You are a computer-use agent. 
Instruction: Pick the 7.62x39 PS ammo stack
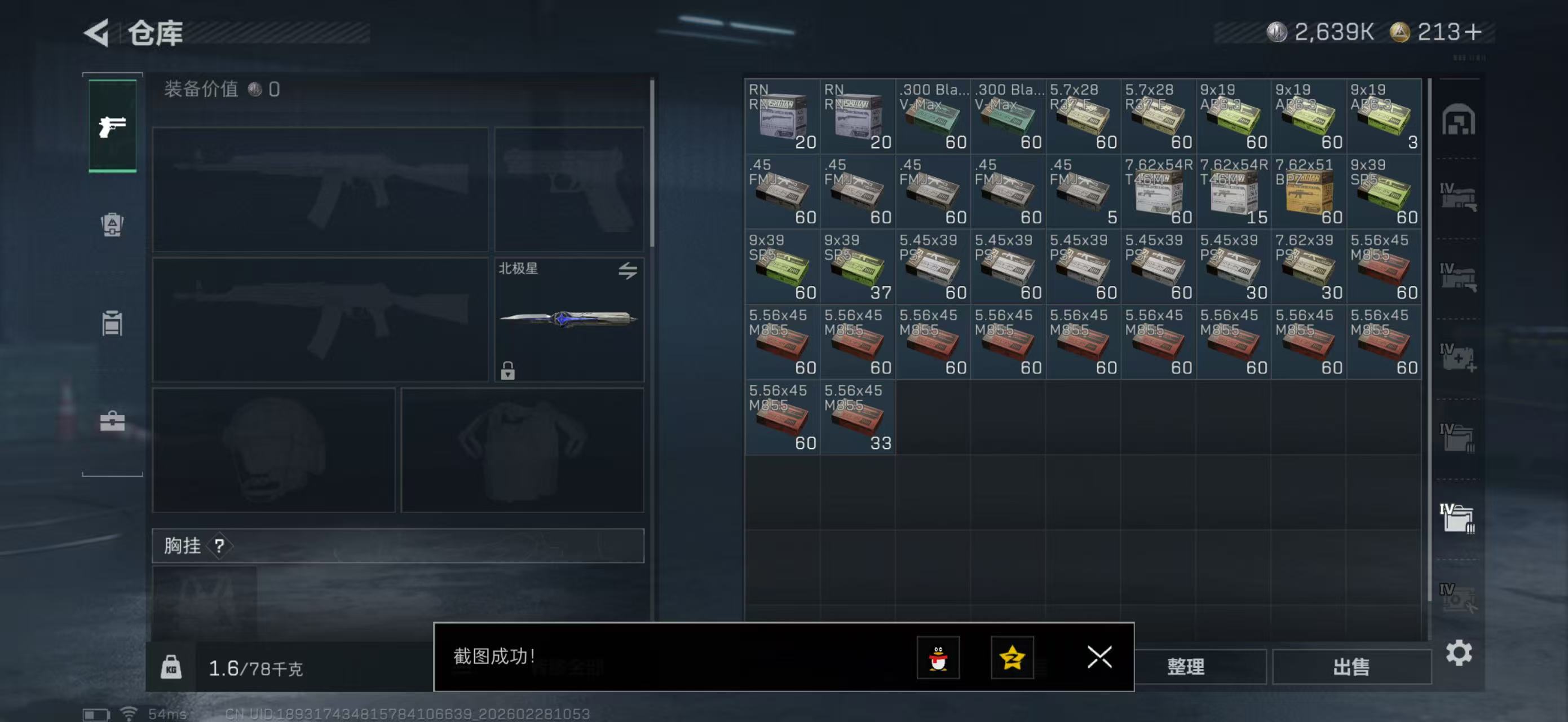click(x=1308, y=267)
